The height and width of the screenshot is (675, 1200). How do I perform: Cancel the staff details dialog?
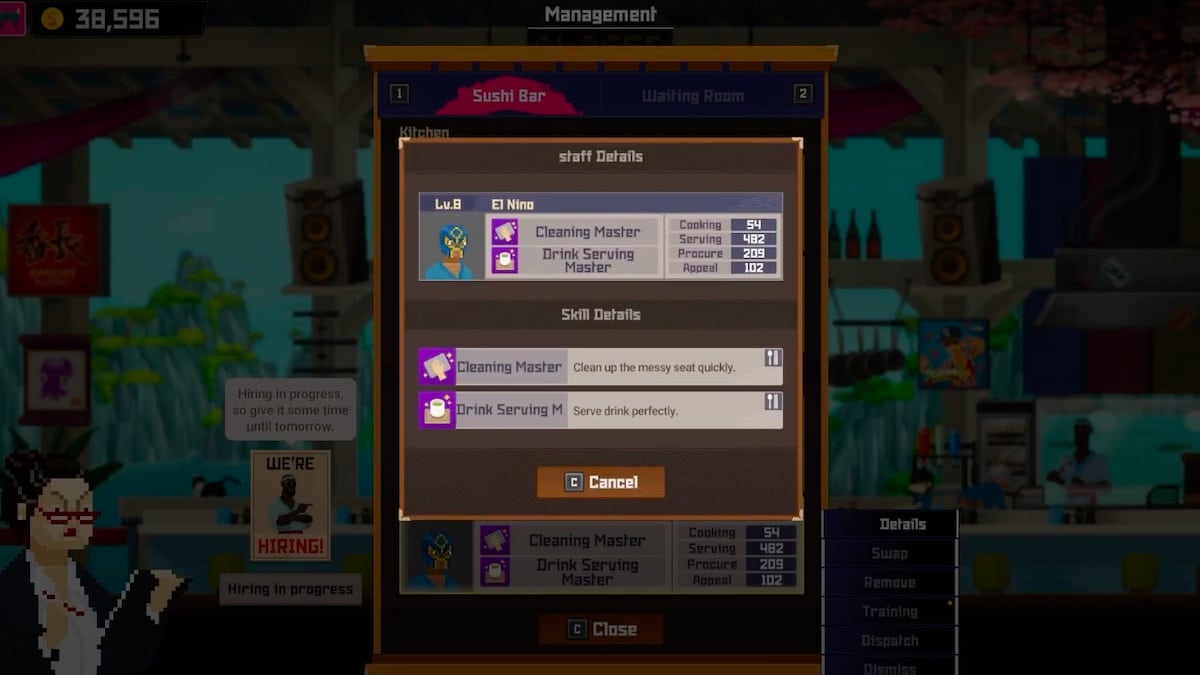coord(601,482)
